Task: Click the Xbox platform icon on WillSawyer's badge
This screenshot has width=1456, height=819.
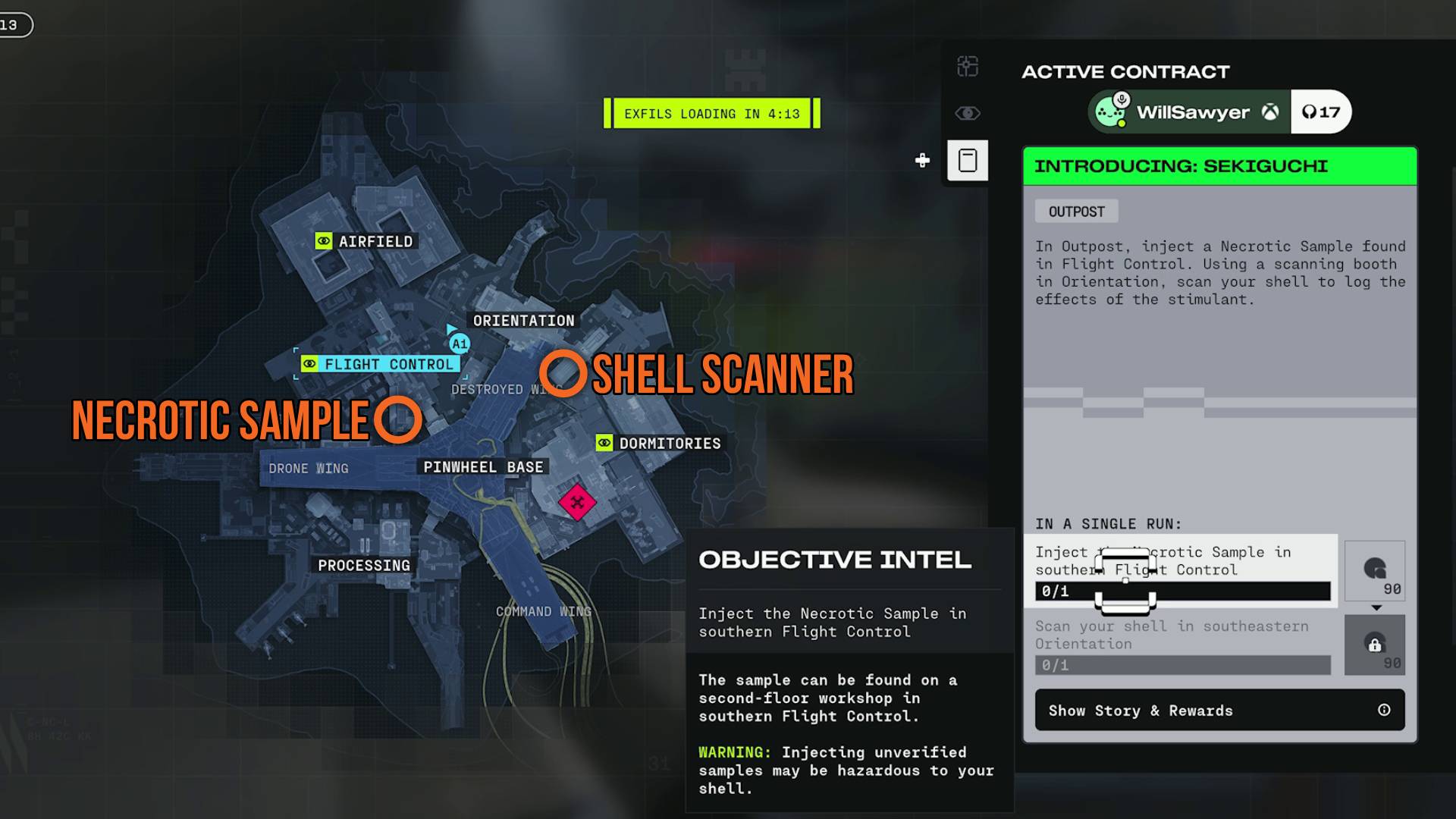Action: (1271, 111)
